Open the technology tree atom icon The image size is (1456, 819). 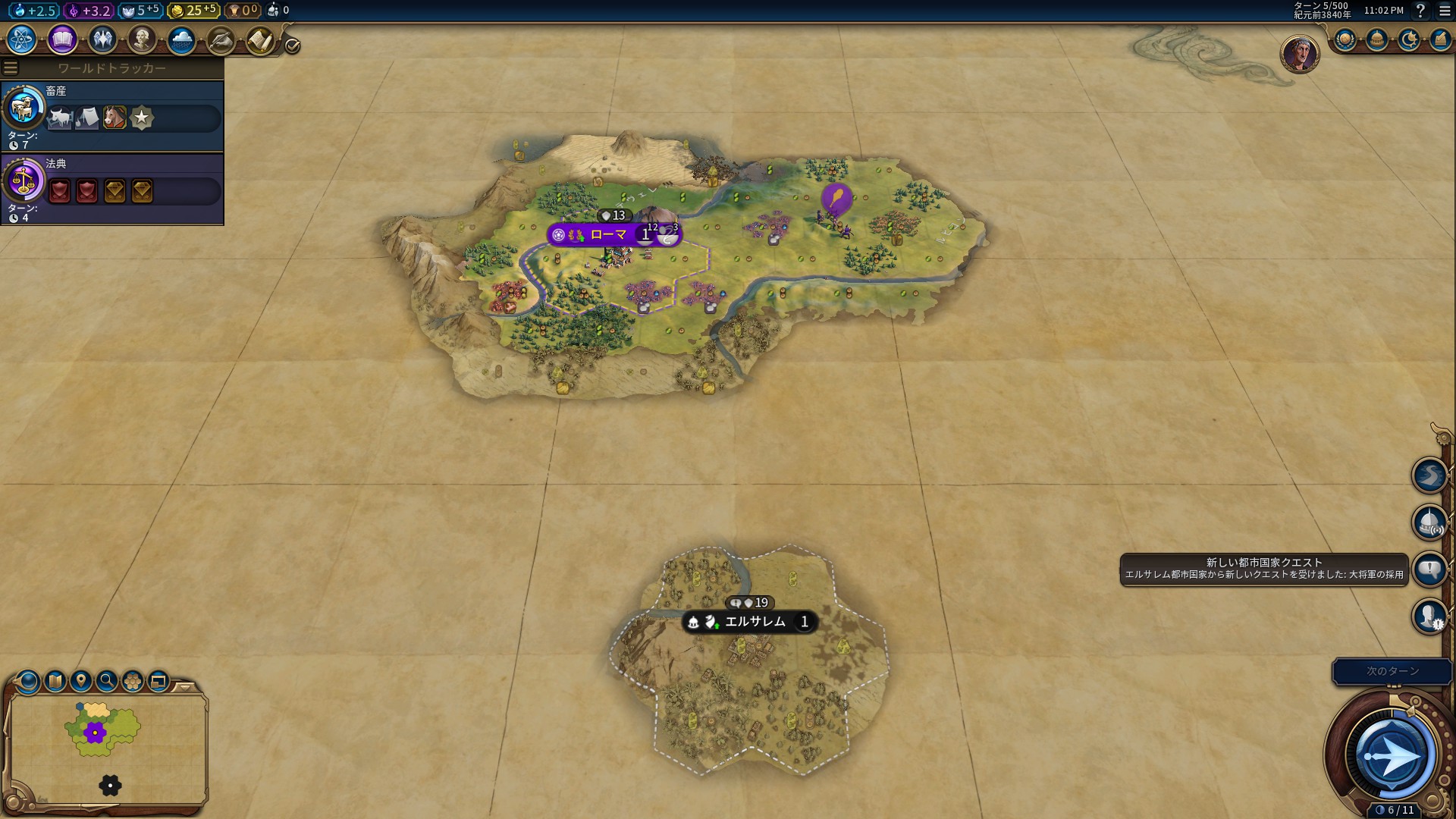tap(22, 39)
